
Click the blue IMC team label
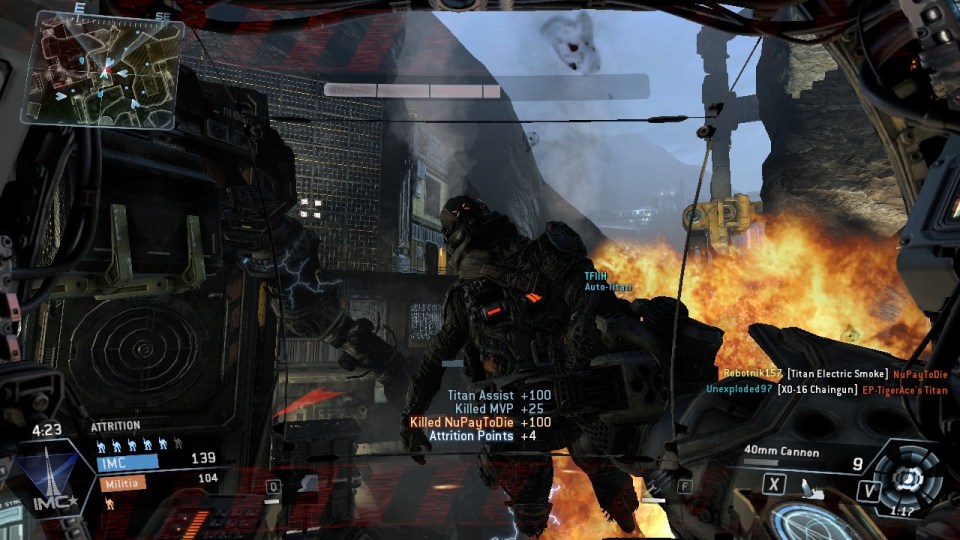[x=127, y=461]
